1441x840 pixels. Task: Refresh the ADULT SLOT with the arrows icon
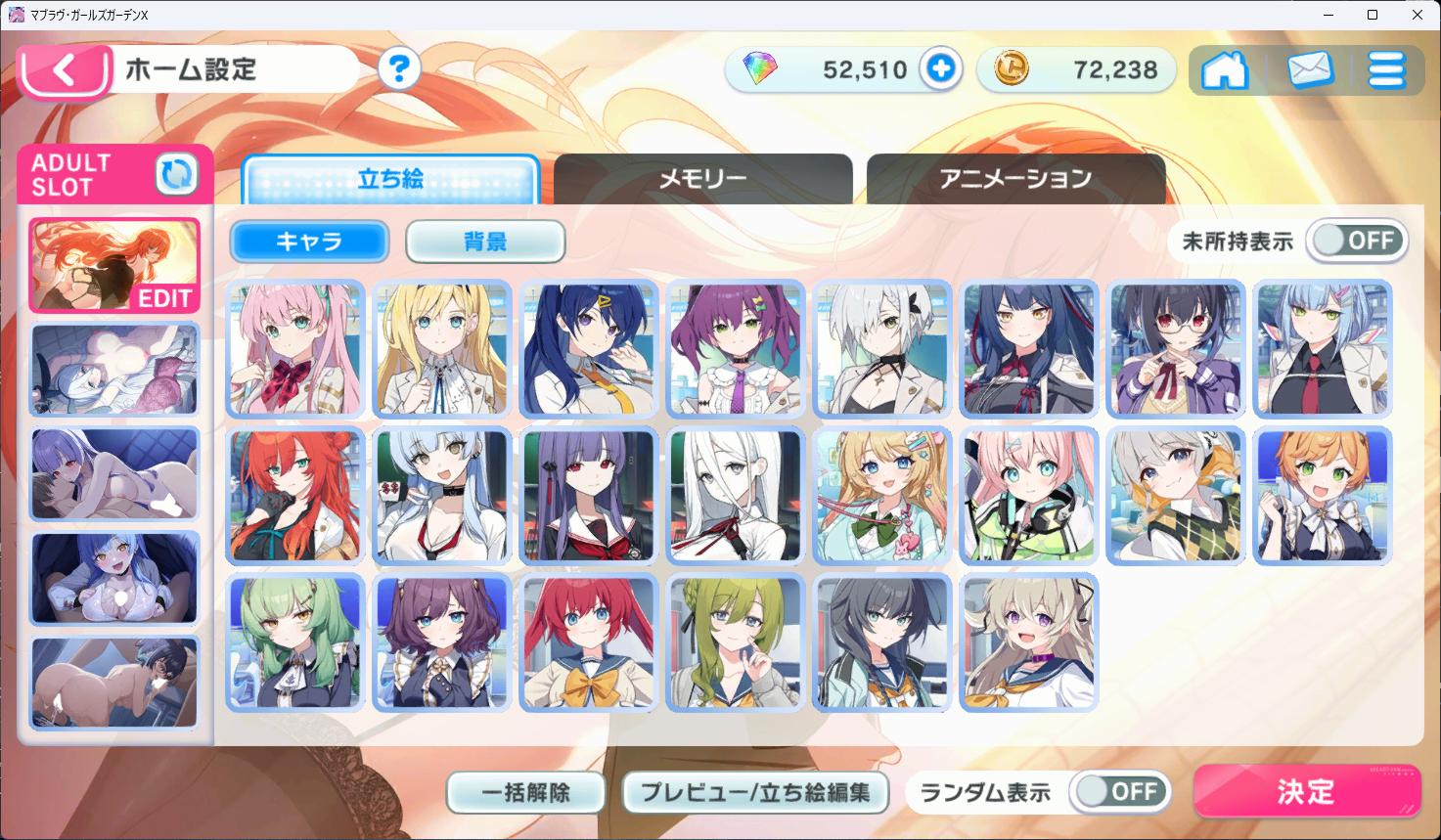177,175
